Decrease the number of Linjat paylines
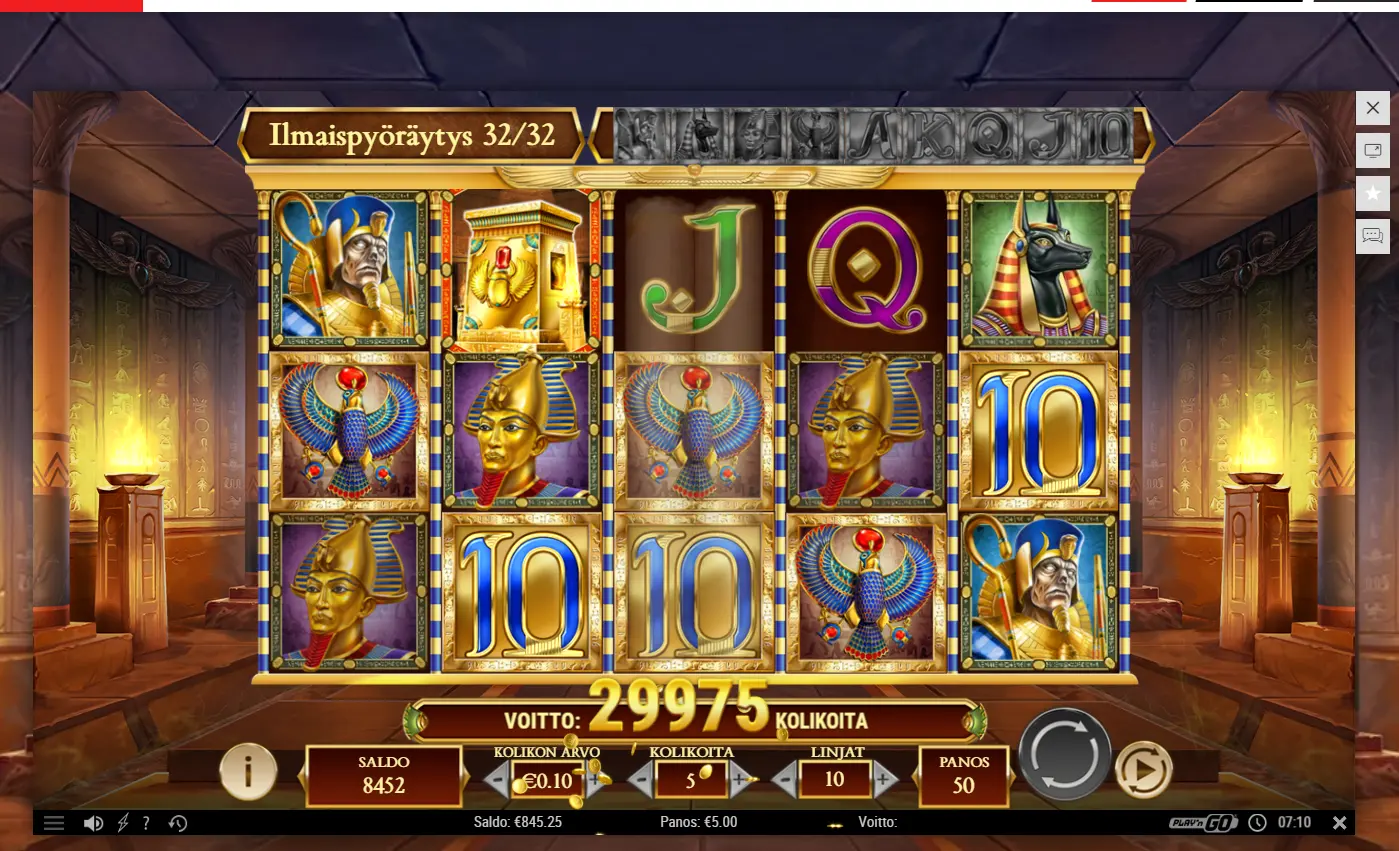The height and width of the screenshot is (851, 1399). click(785, 779)
